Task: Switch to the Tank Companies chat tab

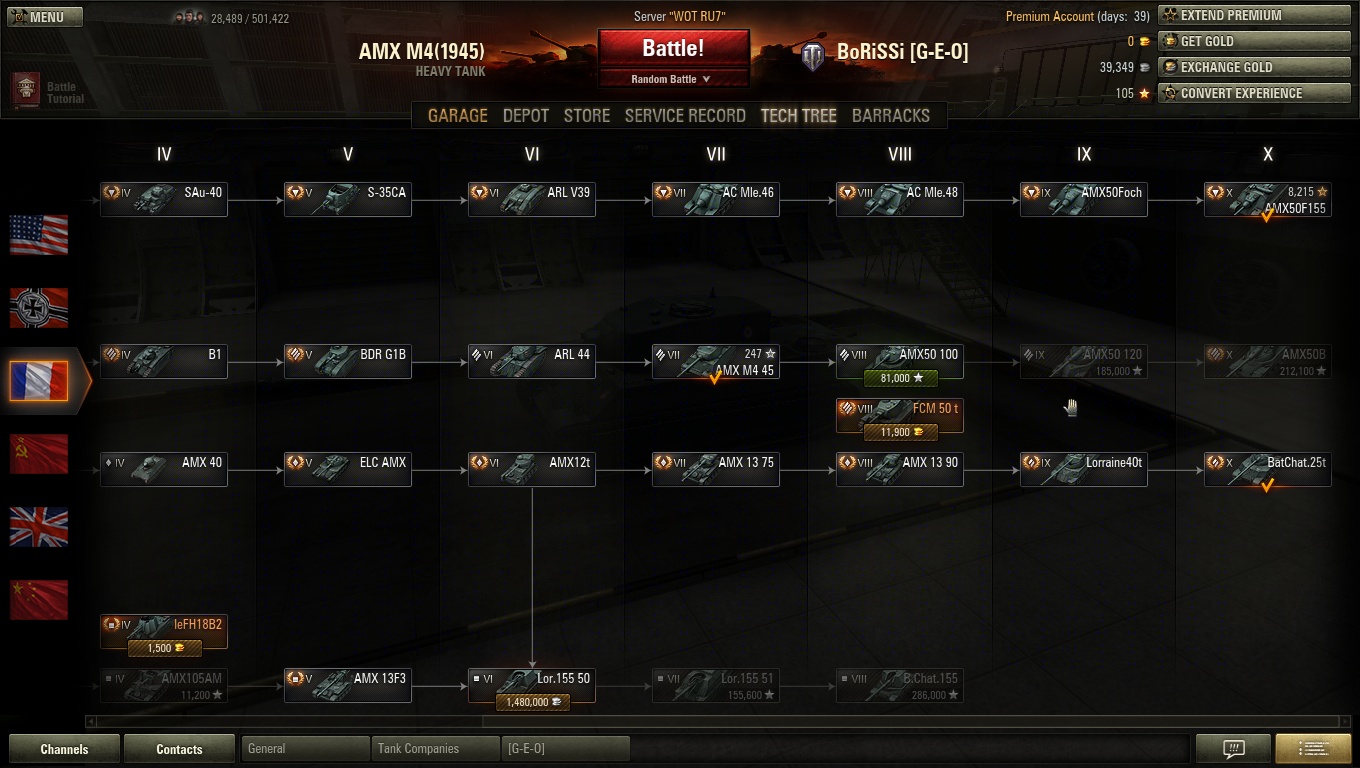Action: pos(434,748)
